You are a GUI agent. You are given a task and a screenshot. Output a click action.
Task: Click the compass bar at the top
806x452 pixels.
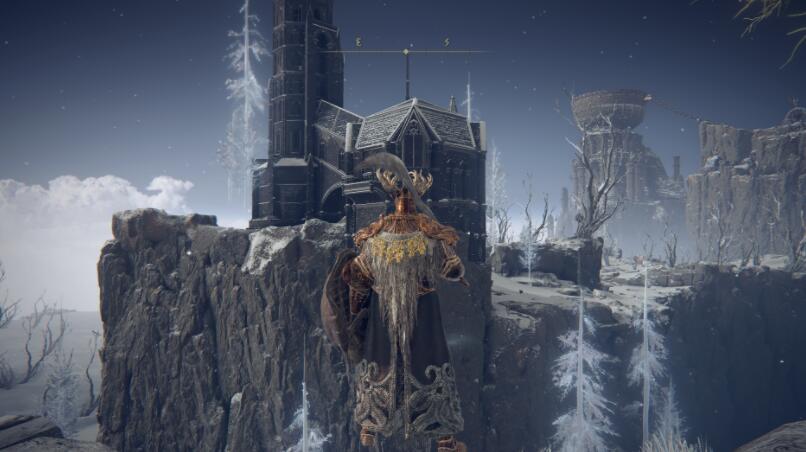coord(404,49)
